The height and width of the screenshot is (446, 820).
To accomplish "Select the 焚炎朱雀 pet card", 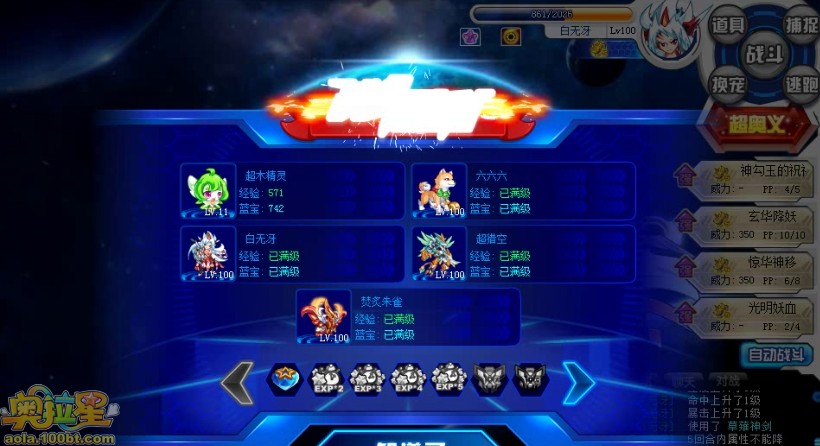I will (408, 316).
